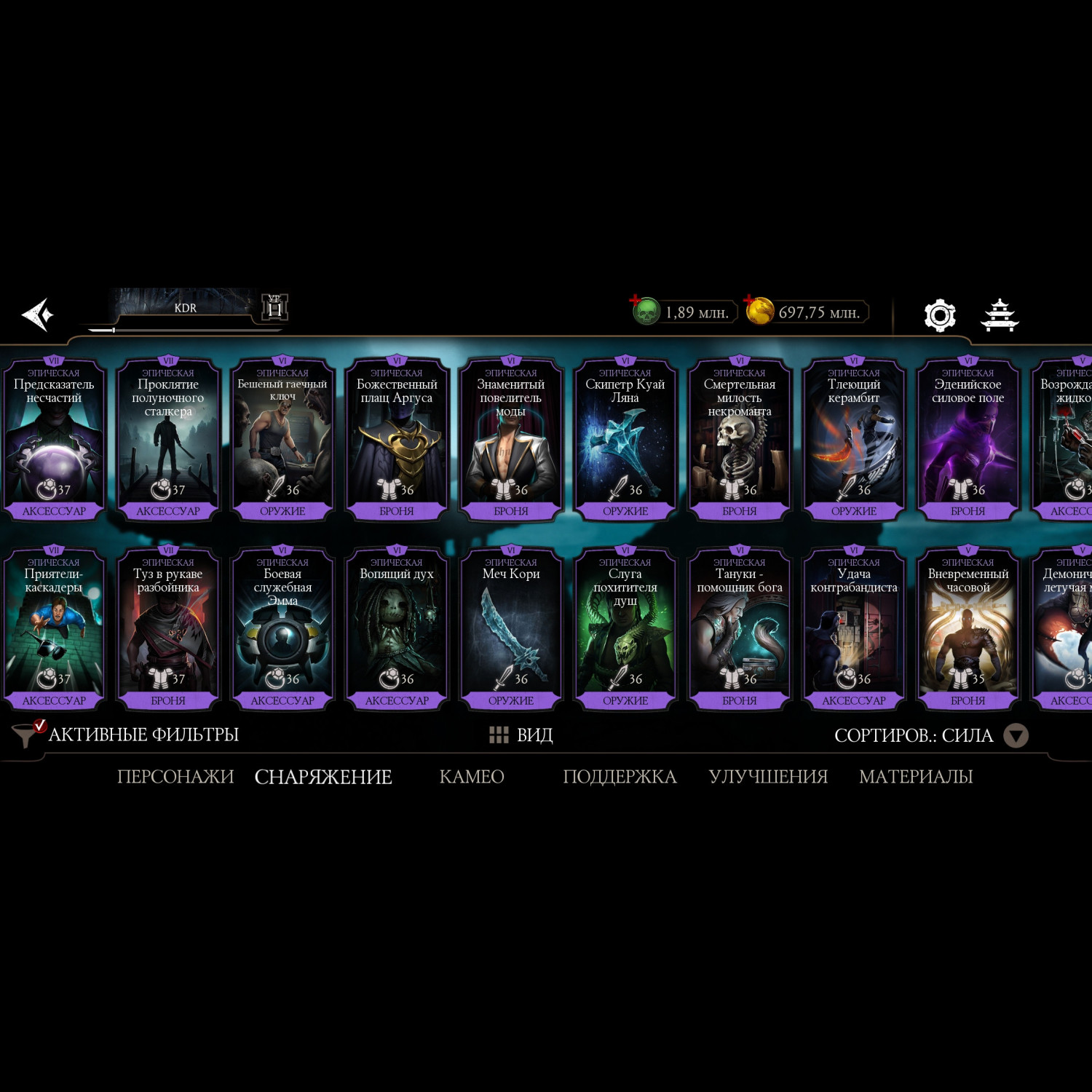Open the gear settings menu
1092x1092 pixels.
[x=939, y=315]
